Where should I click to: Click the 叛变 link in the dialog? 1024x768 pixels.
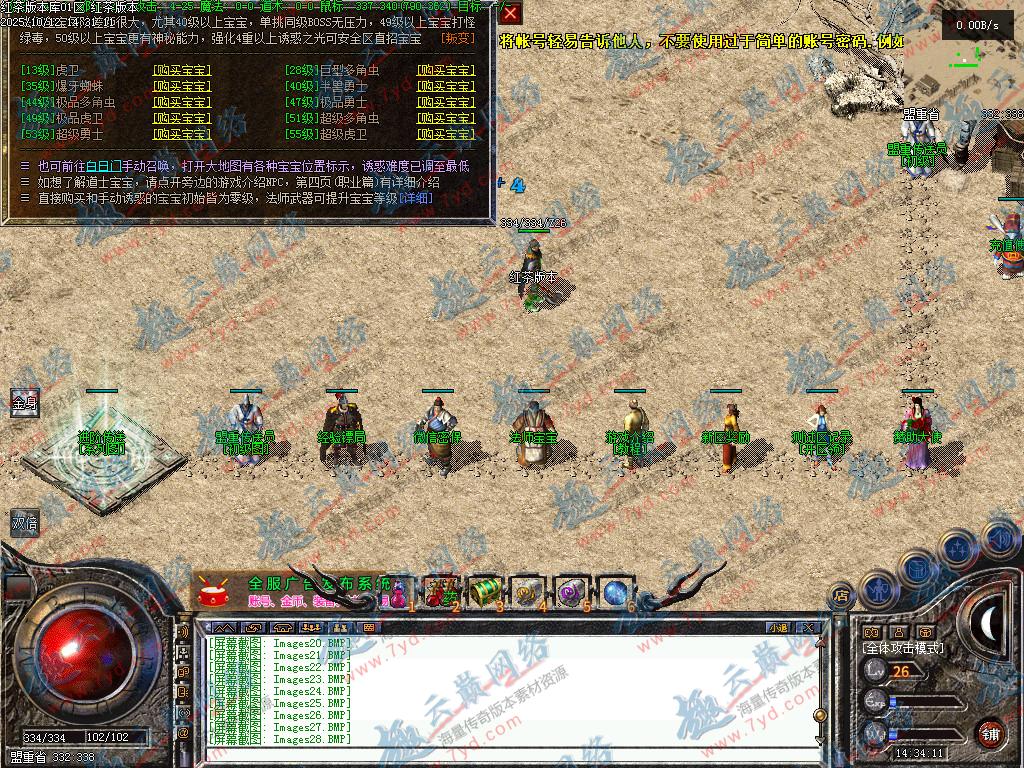pos(458,39)
